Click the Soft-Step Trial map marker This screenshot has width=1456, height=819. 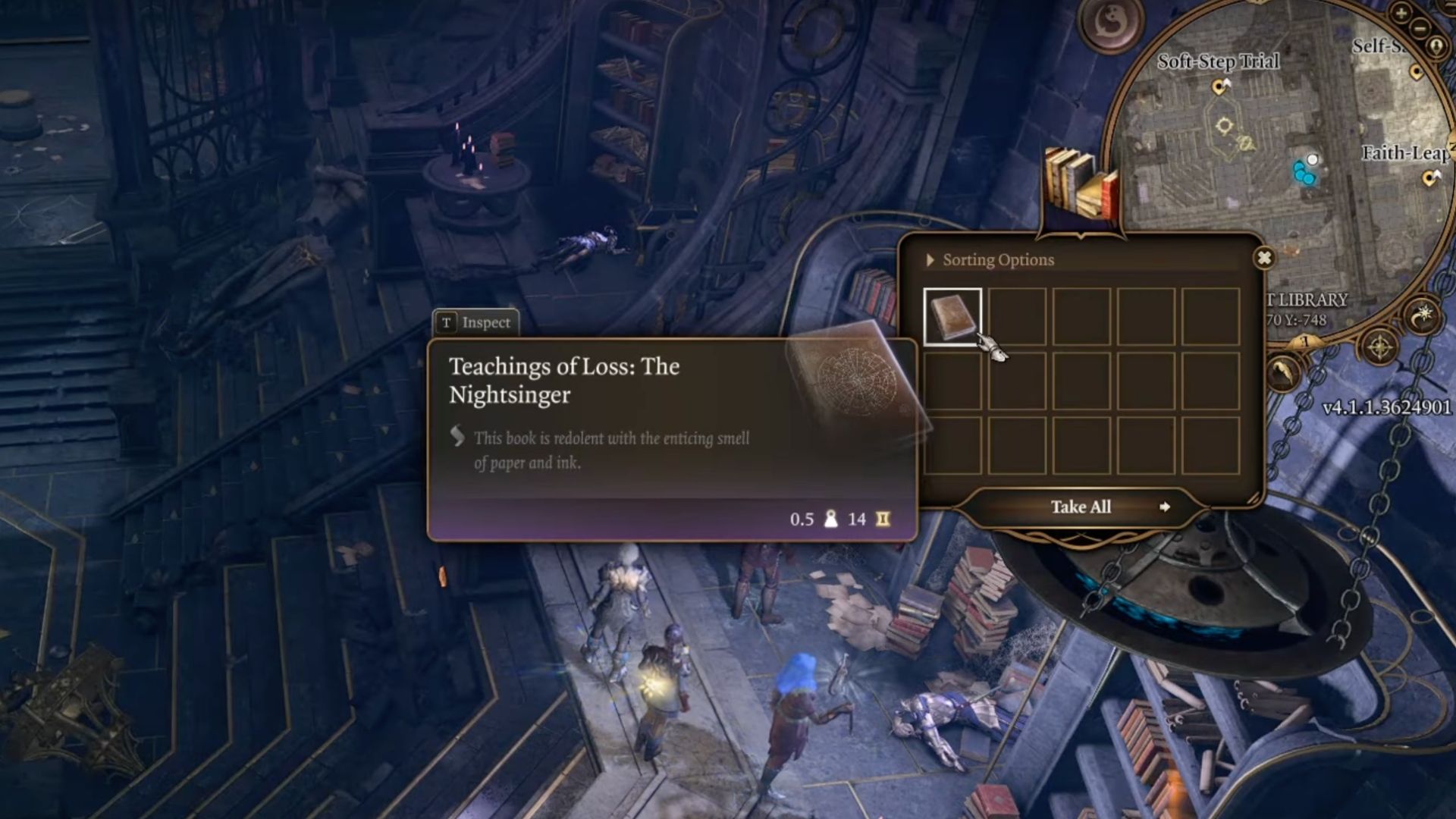(1219, 87)
